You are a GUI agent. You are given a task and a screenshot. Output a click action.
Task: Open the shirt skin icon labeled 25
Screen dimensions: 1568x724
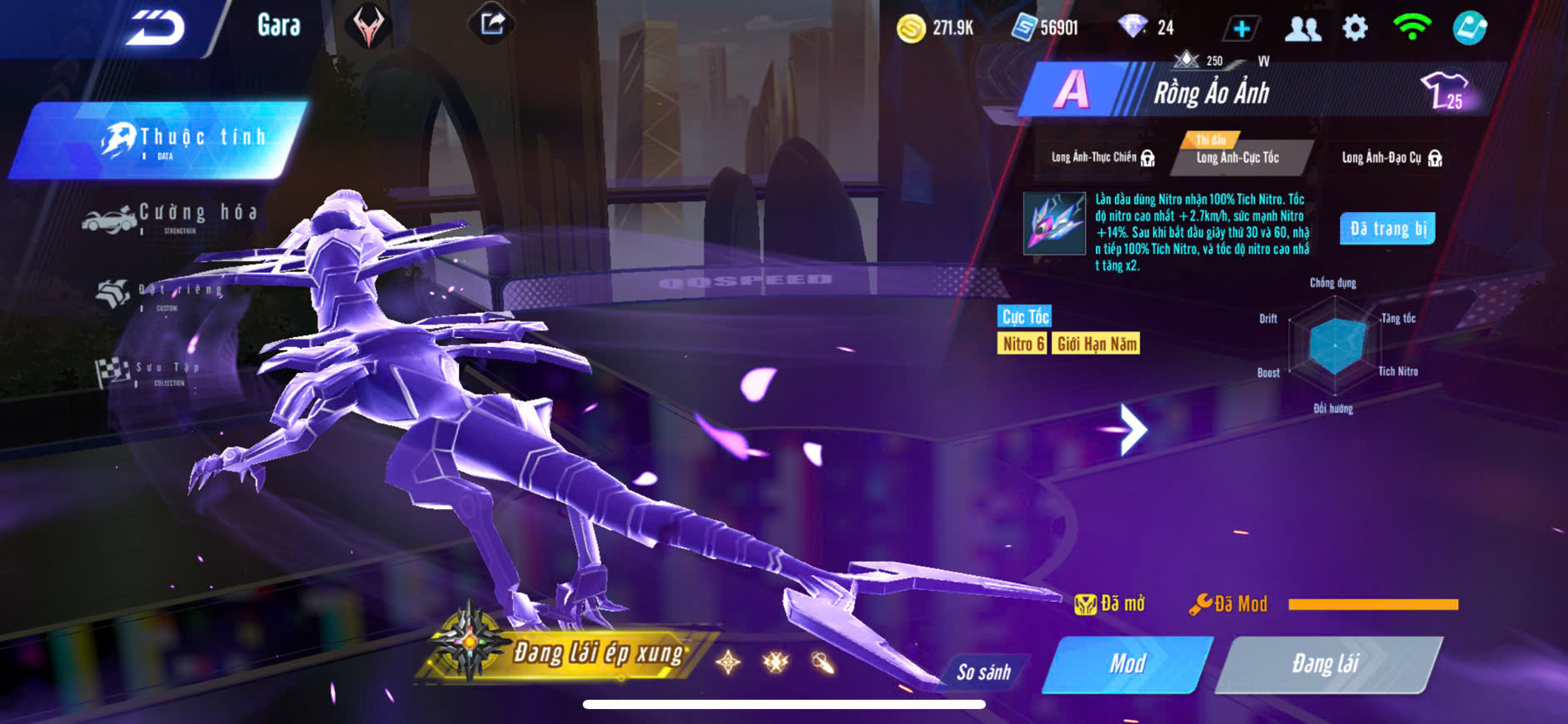(x=1446, y=91)
